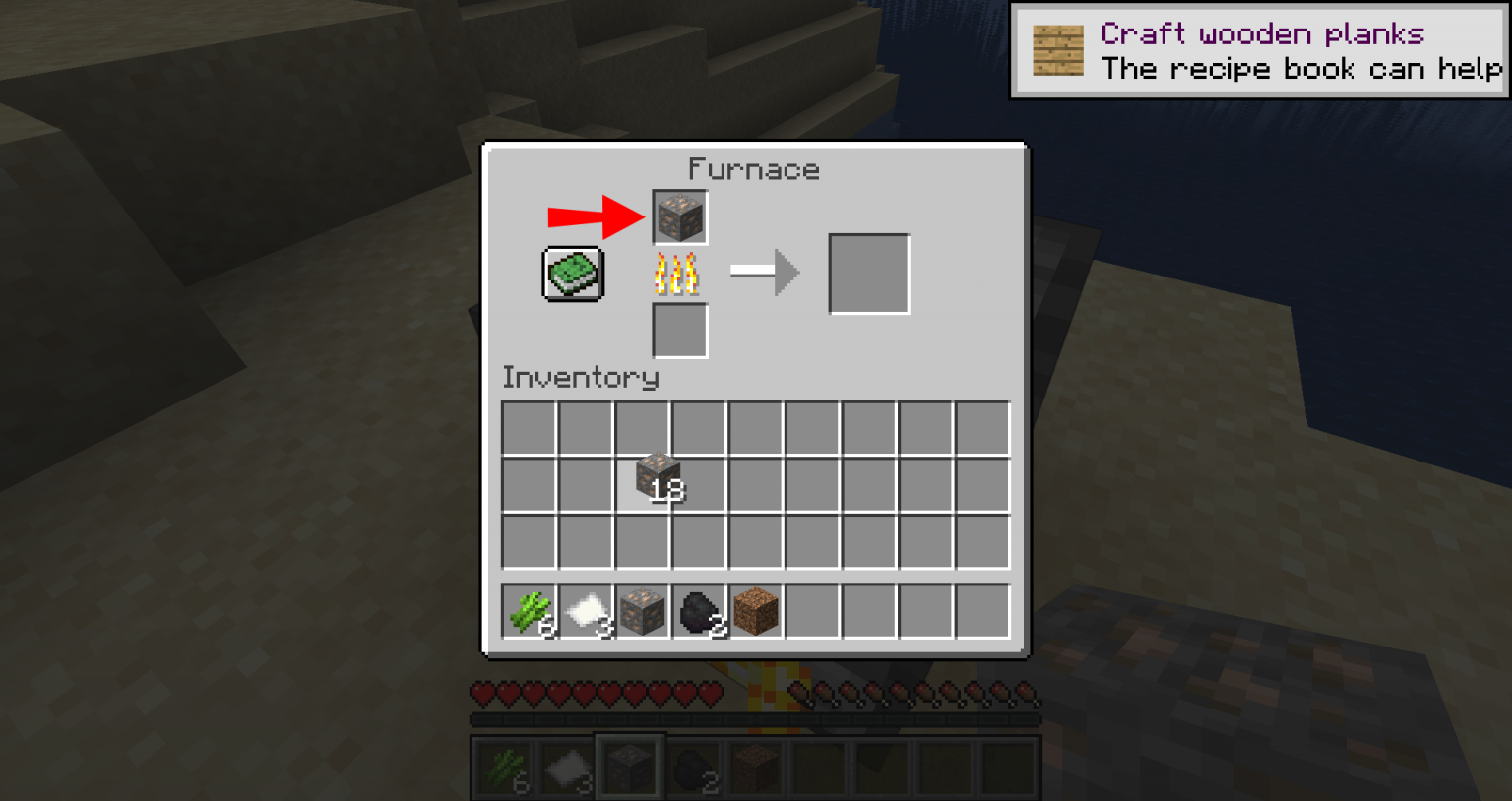Click the Furnace title text
This screenshot has width=1512, height=801.
755,169
